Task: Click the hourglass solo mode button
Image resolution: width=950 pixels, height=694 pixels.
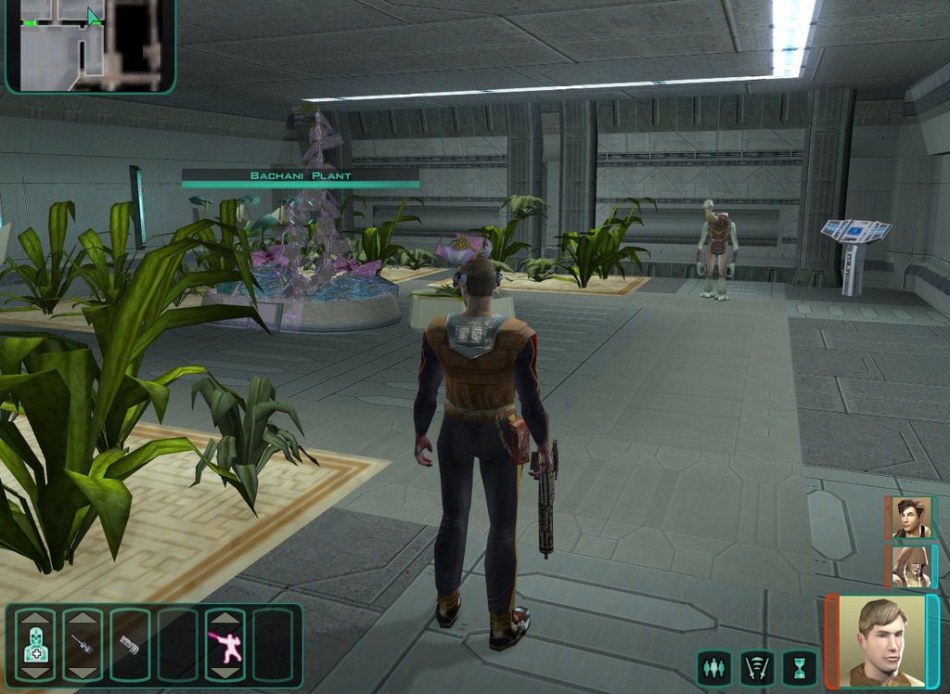Action: coord(799,667)
